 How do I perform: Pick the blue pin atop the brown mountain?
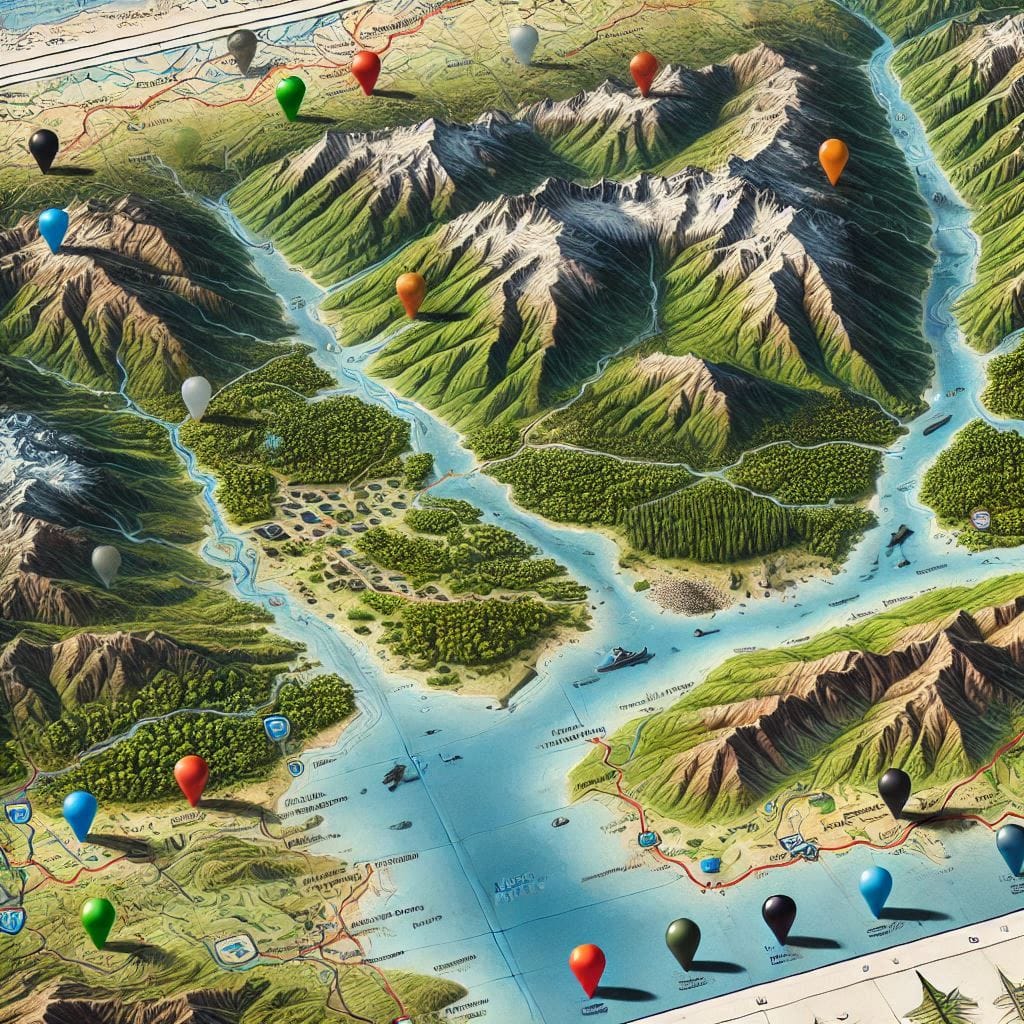click(x=53, y=226)
